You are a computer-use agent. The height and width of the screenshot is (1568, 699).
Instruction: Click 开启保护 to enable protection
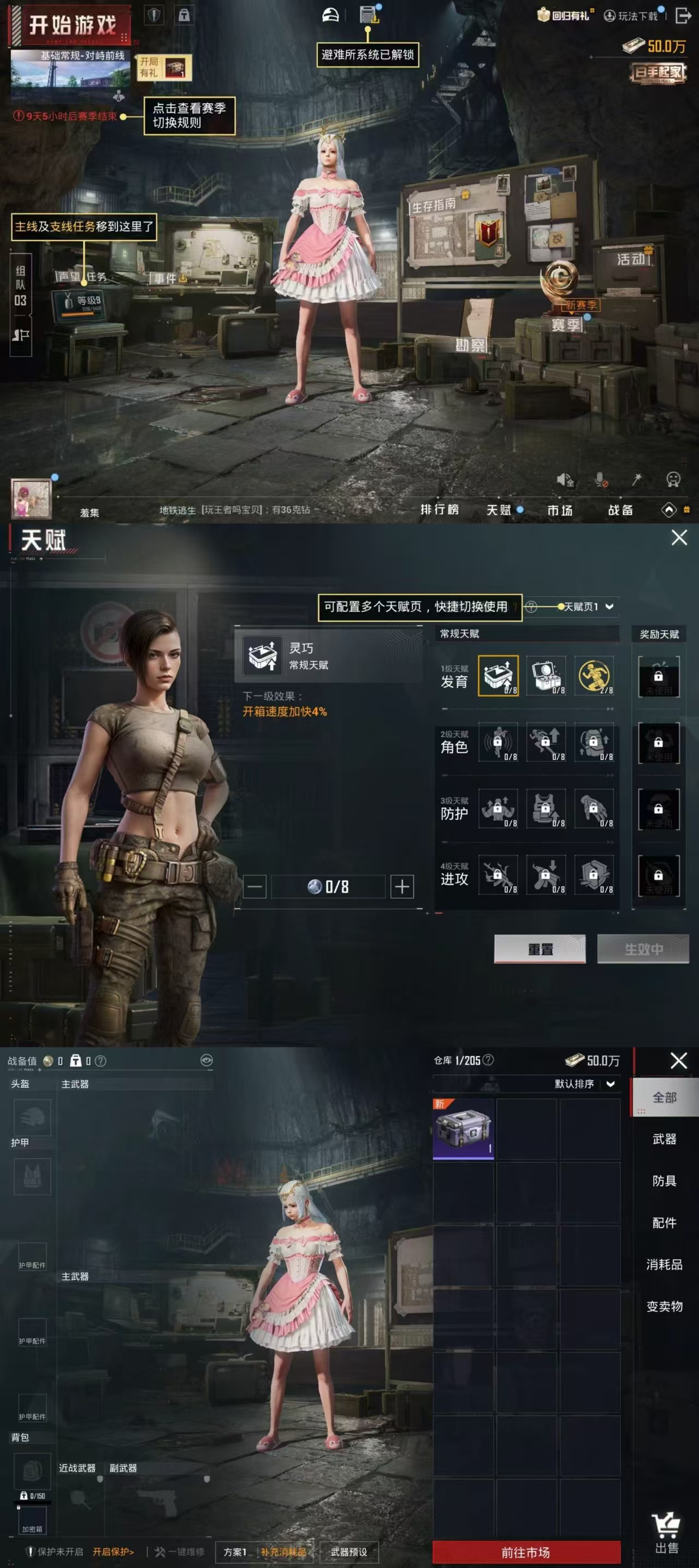point(113,1552)
